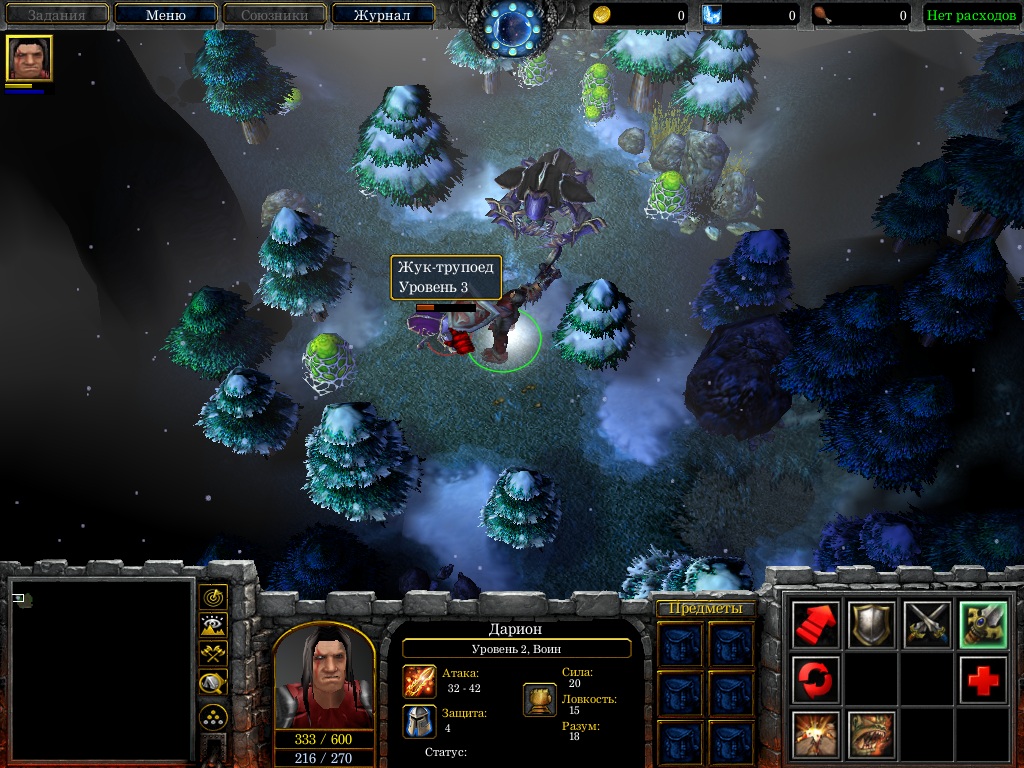This screenshot has width=1024, height=768.
Task: Toggle creep camp display (magnifier icon)
Action: tap(213, 684)
